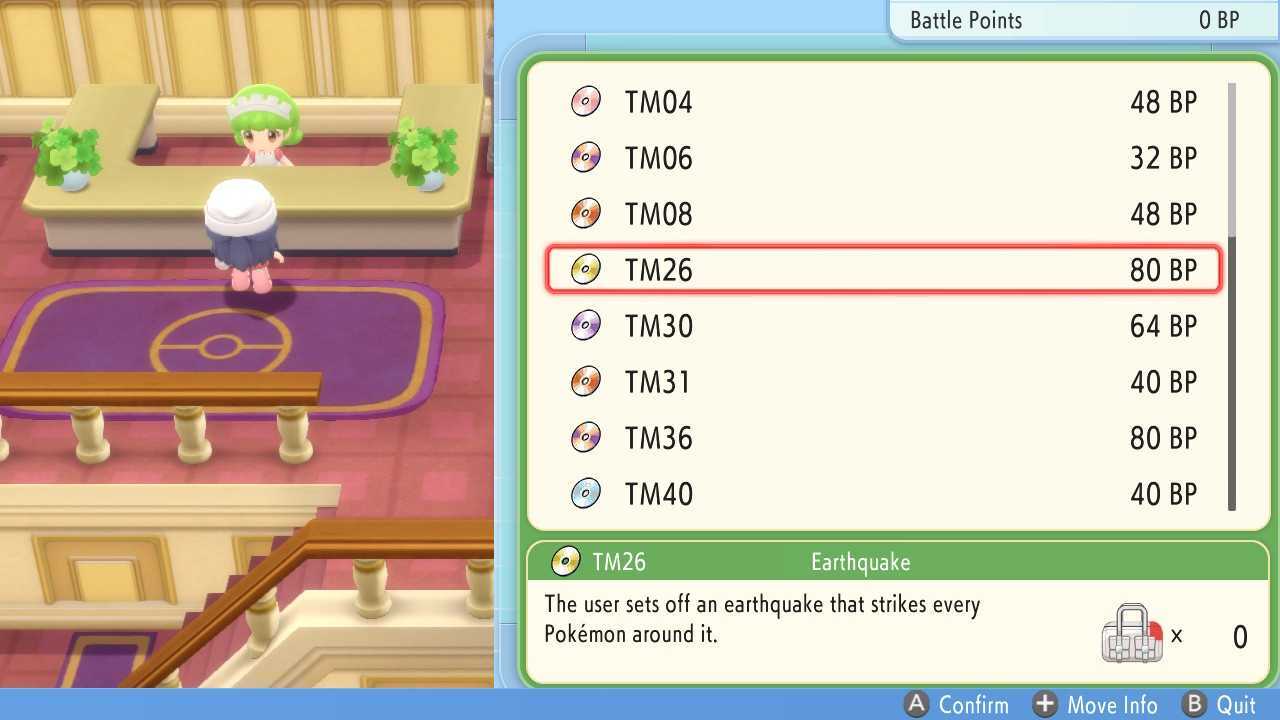Click the bag icon in the info panel
The height and width of the screenshot is (720, 1280).
[x=1133, y=630]
